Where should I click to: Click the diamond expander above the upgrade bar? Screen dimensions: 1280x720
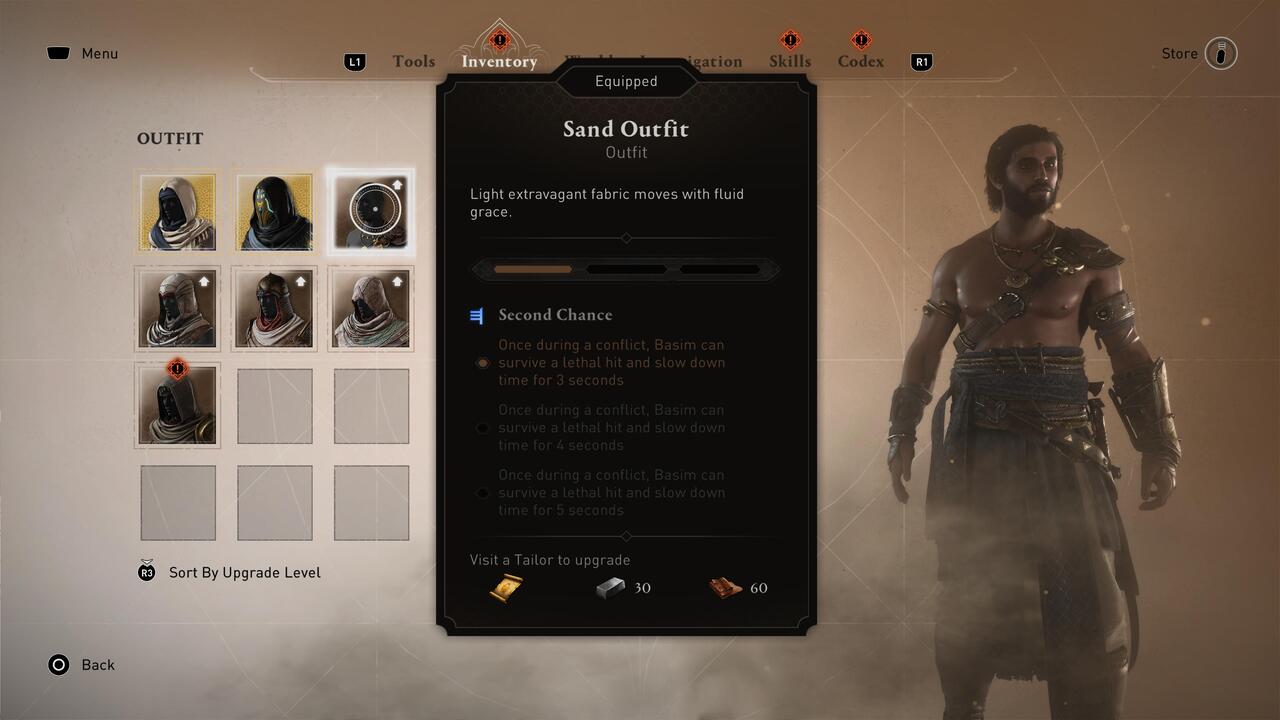click(626, 238)
